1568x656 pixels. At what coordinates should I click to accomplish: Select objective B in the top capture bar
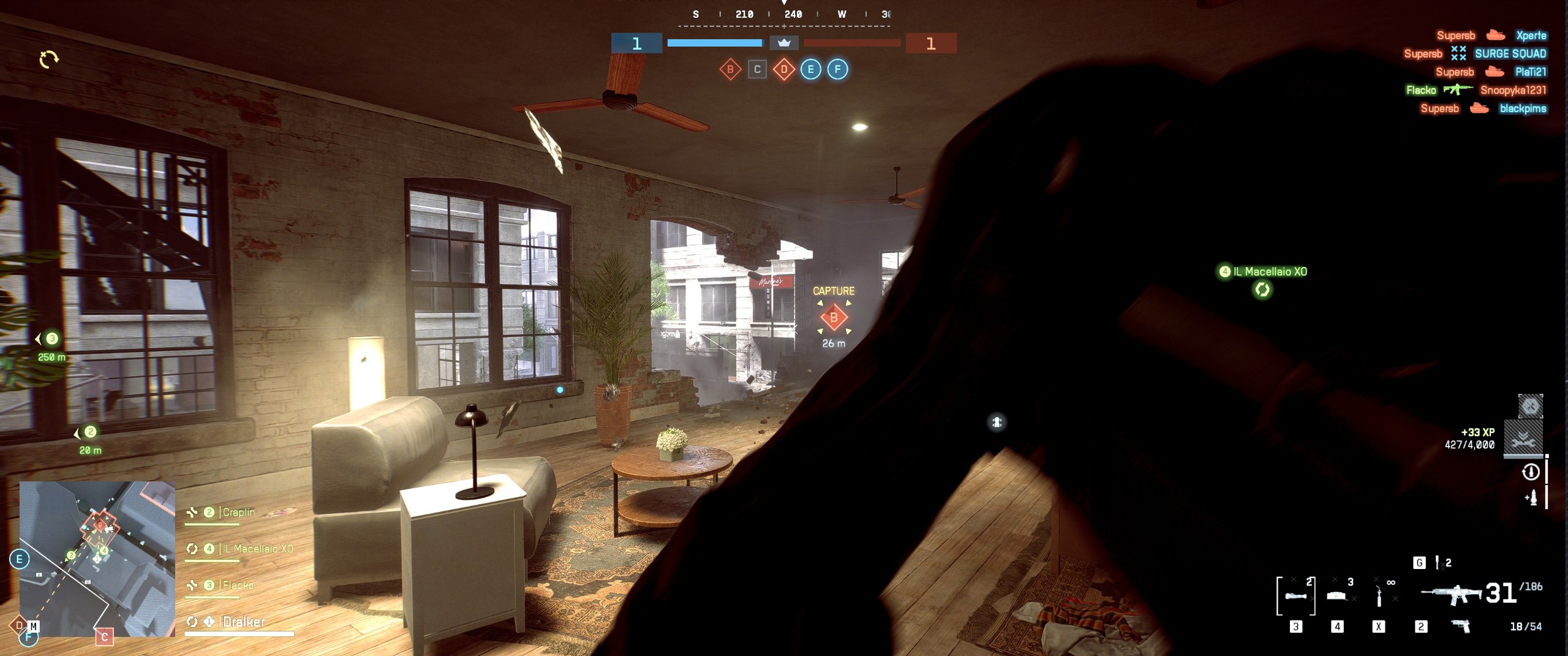pos(729,69)
